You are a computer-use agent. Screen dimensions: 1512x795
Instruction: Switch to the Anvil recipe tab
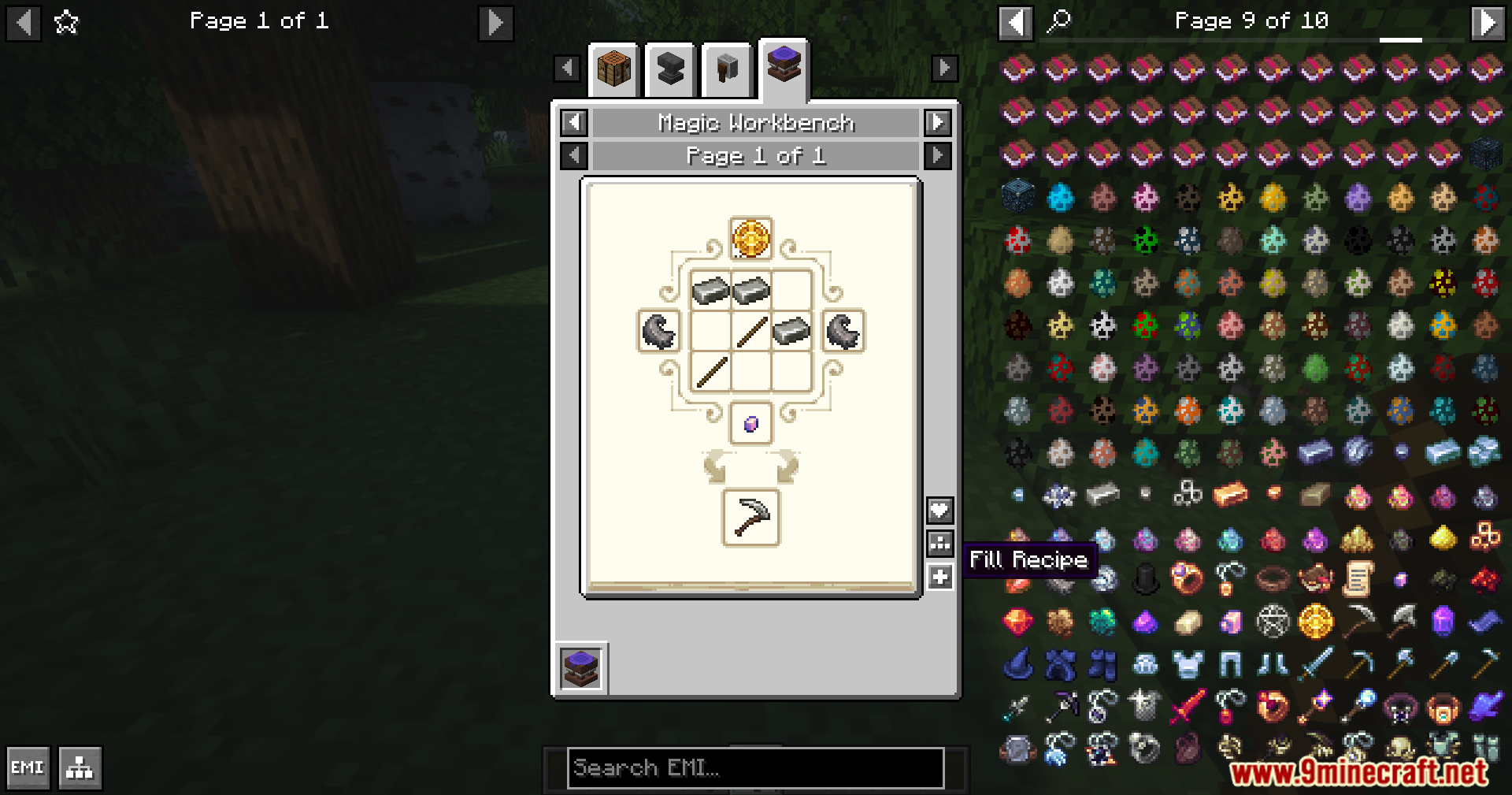[669, 69]
